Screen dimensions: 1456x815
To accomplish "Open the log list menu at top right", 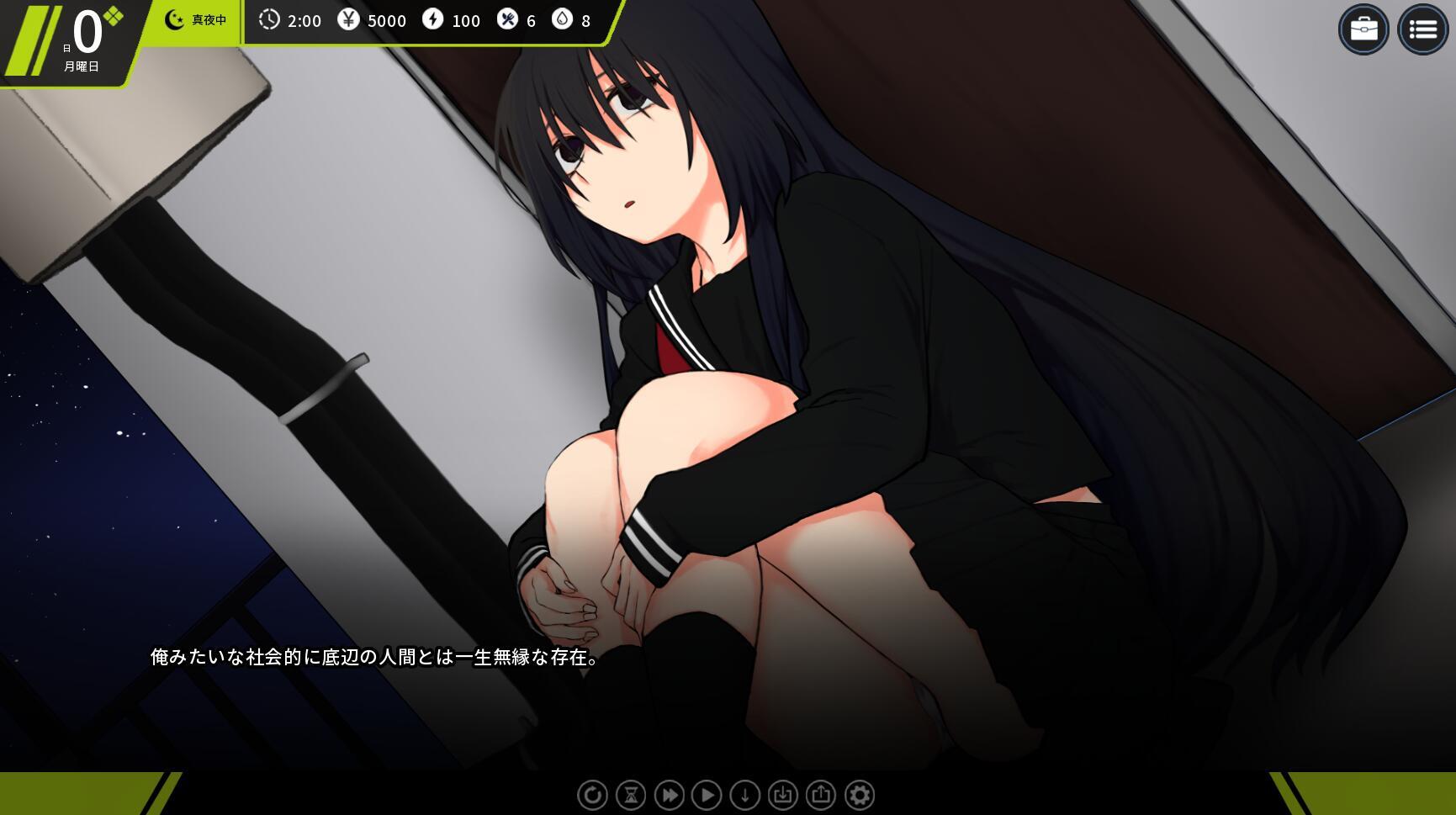I will click(x=1423, y=29).
